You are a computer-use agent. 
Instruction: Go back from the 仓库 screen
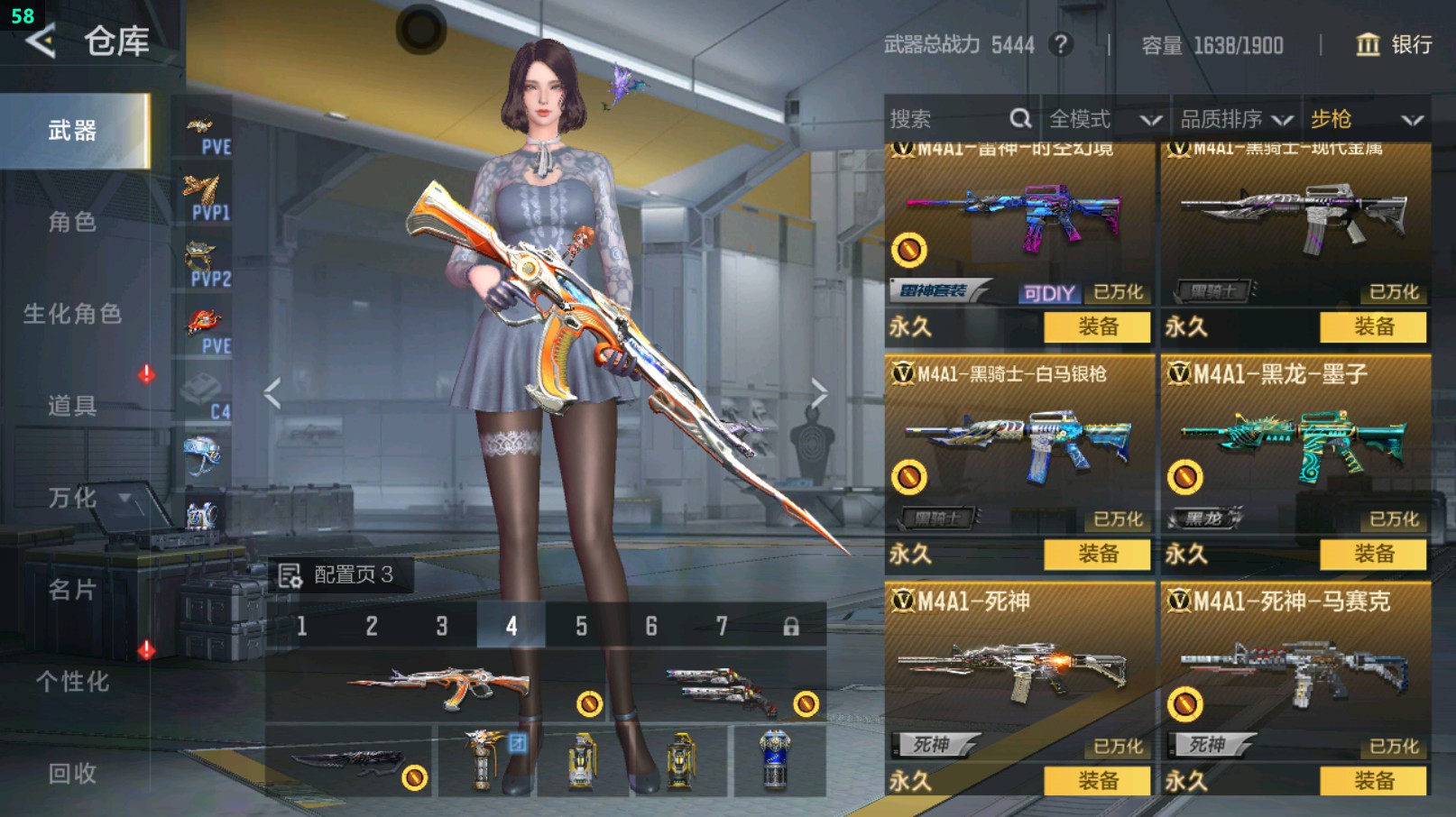[x=41, y=41]
